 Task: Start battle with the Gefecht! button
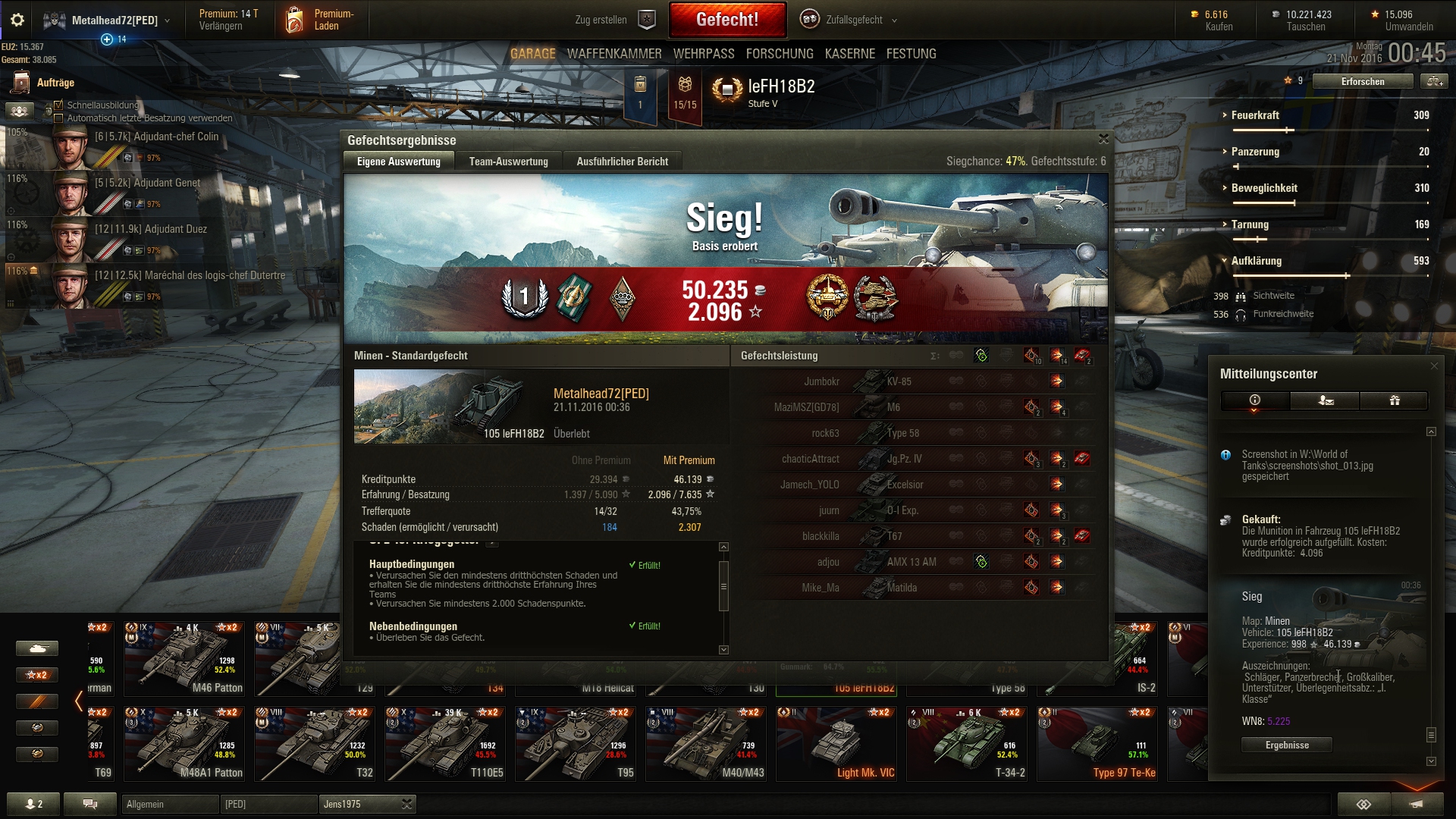point(726,20)
